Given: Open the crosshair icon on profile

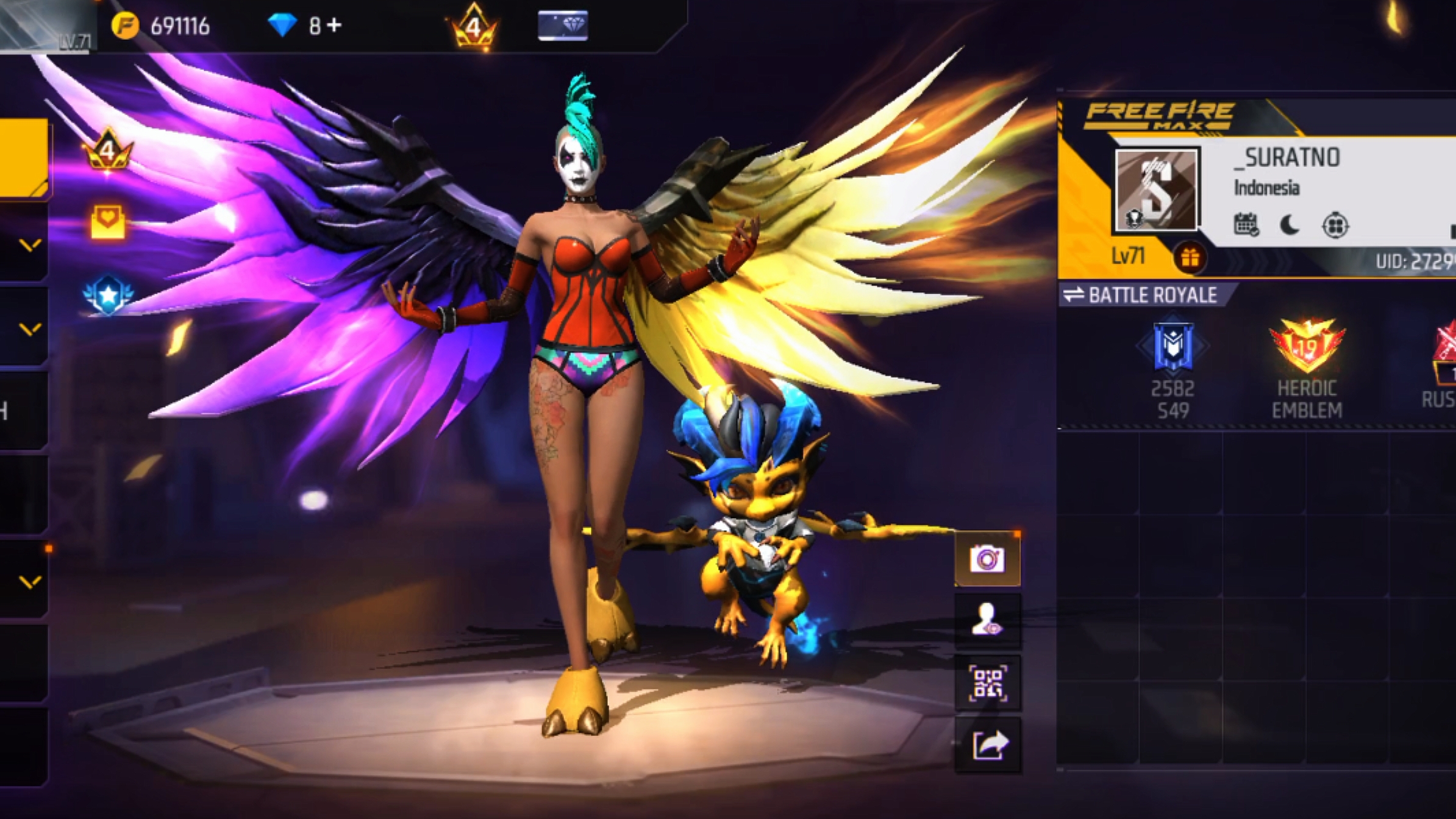Looking at the screenshot, I should click(x=1335, y=225).
